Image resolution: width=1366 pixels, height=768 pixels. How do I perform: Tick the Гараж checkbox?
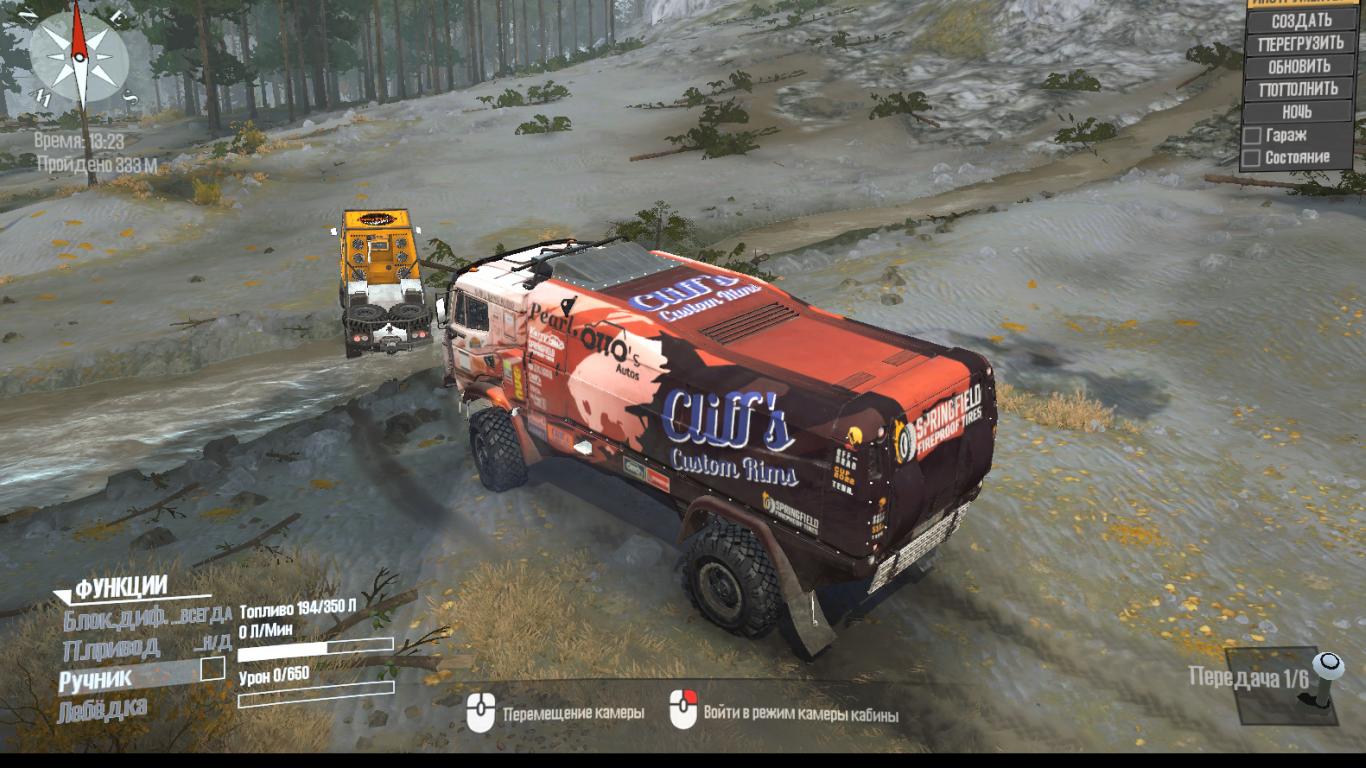[x=1251, y=135]
